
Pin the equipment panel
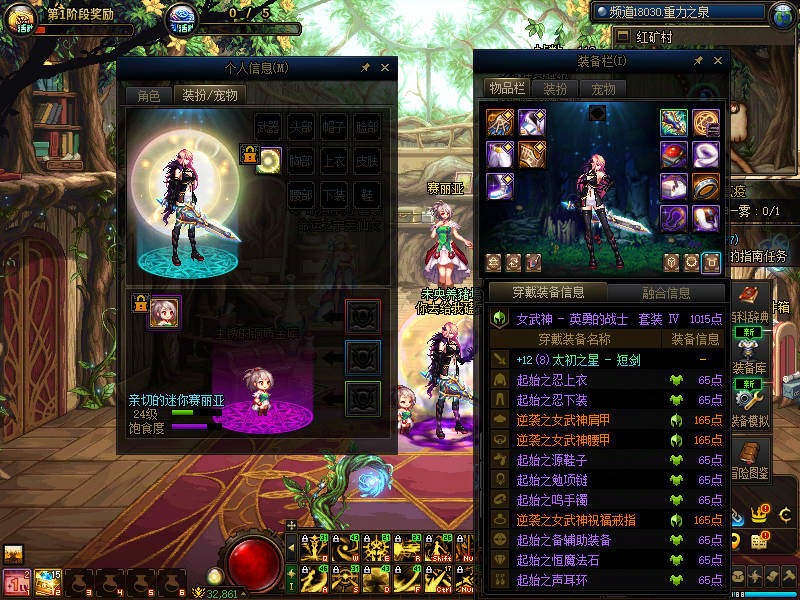point(698,61)
